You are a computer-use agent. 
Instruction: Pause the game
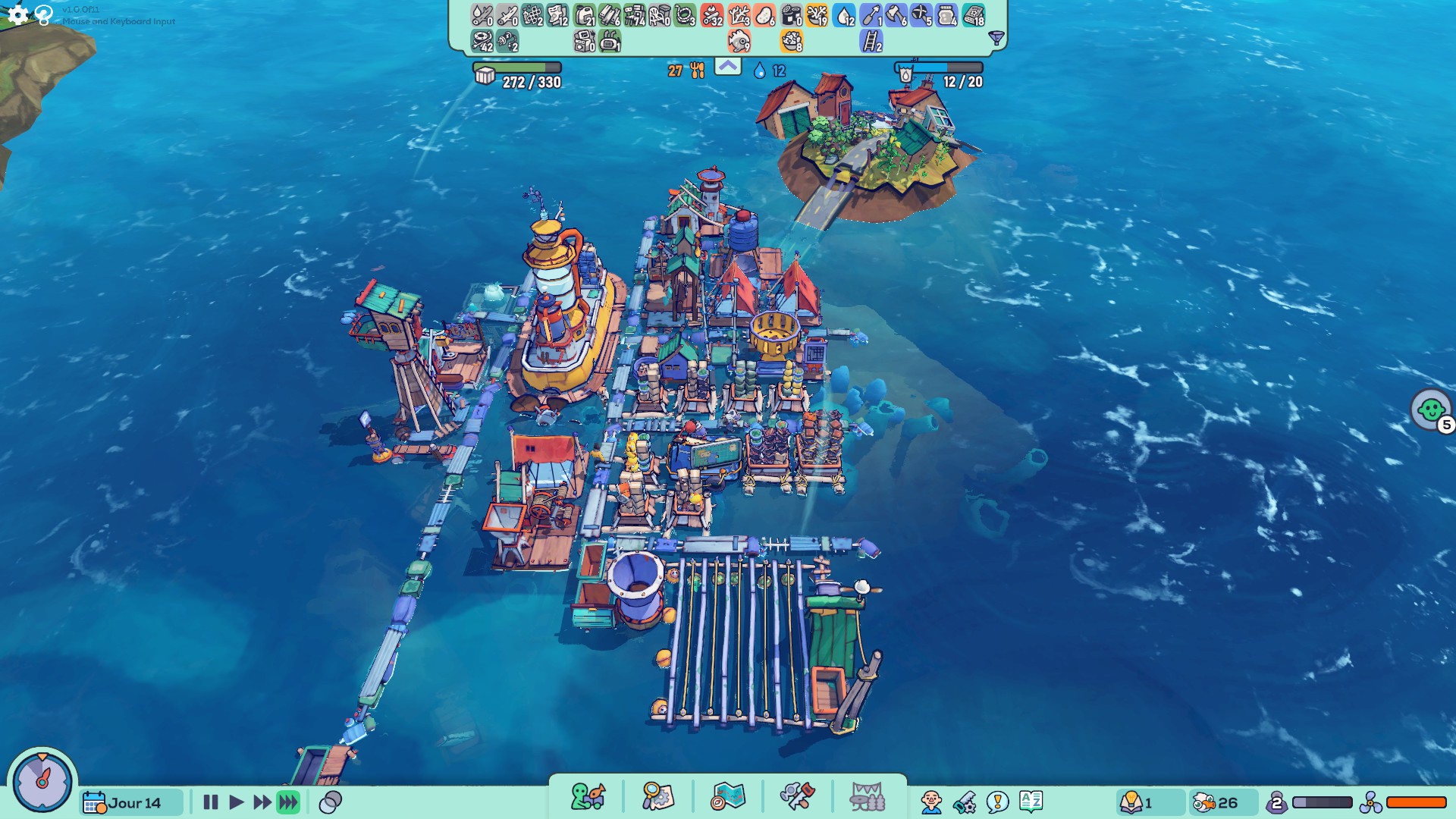click(211, 802)
